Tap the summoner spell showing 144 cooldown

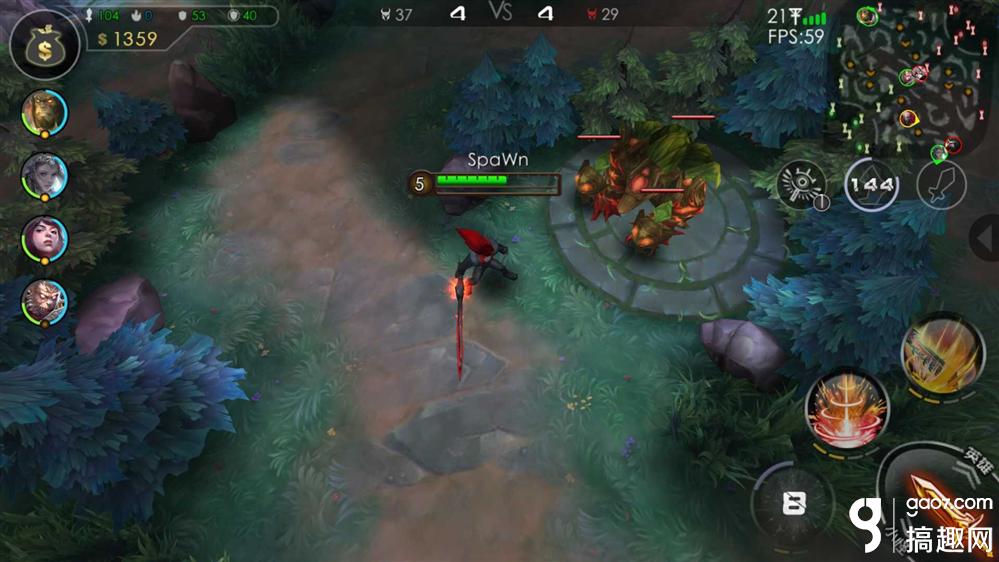871,185
